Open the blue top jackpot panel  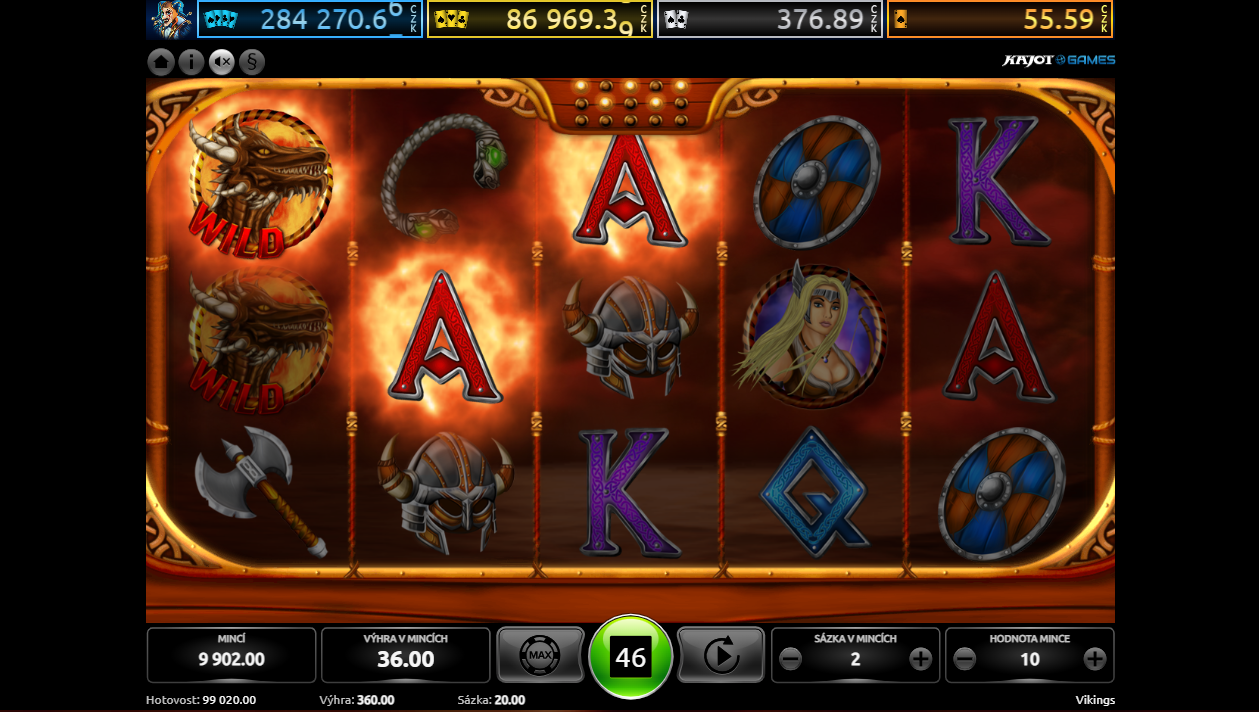[310, 19]
